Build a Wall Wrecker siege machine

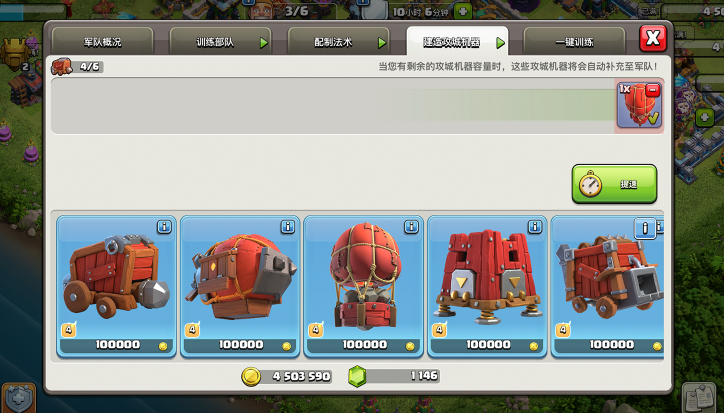tap(116, 285)
